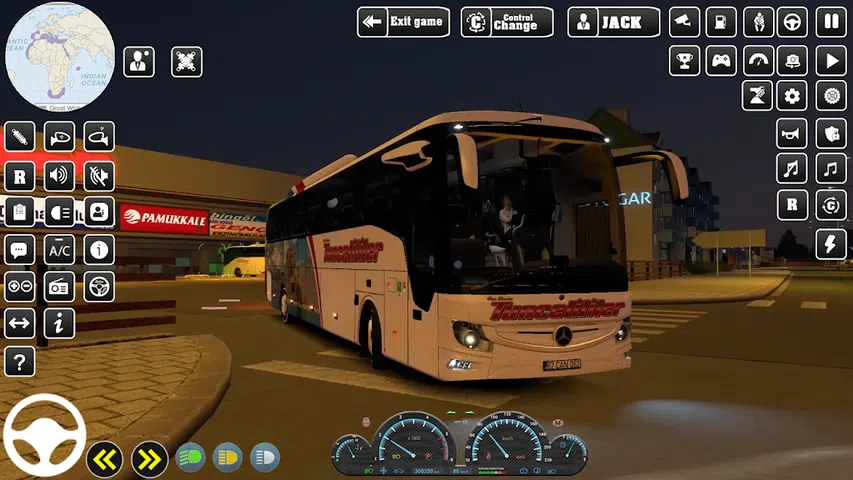Activate the right turn signal arrows
This screenshot has width=853, height=480.
tap(149, 458)
